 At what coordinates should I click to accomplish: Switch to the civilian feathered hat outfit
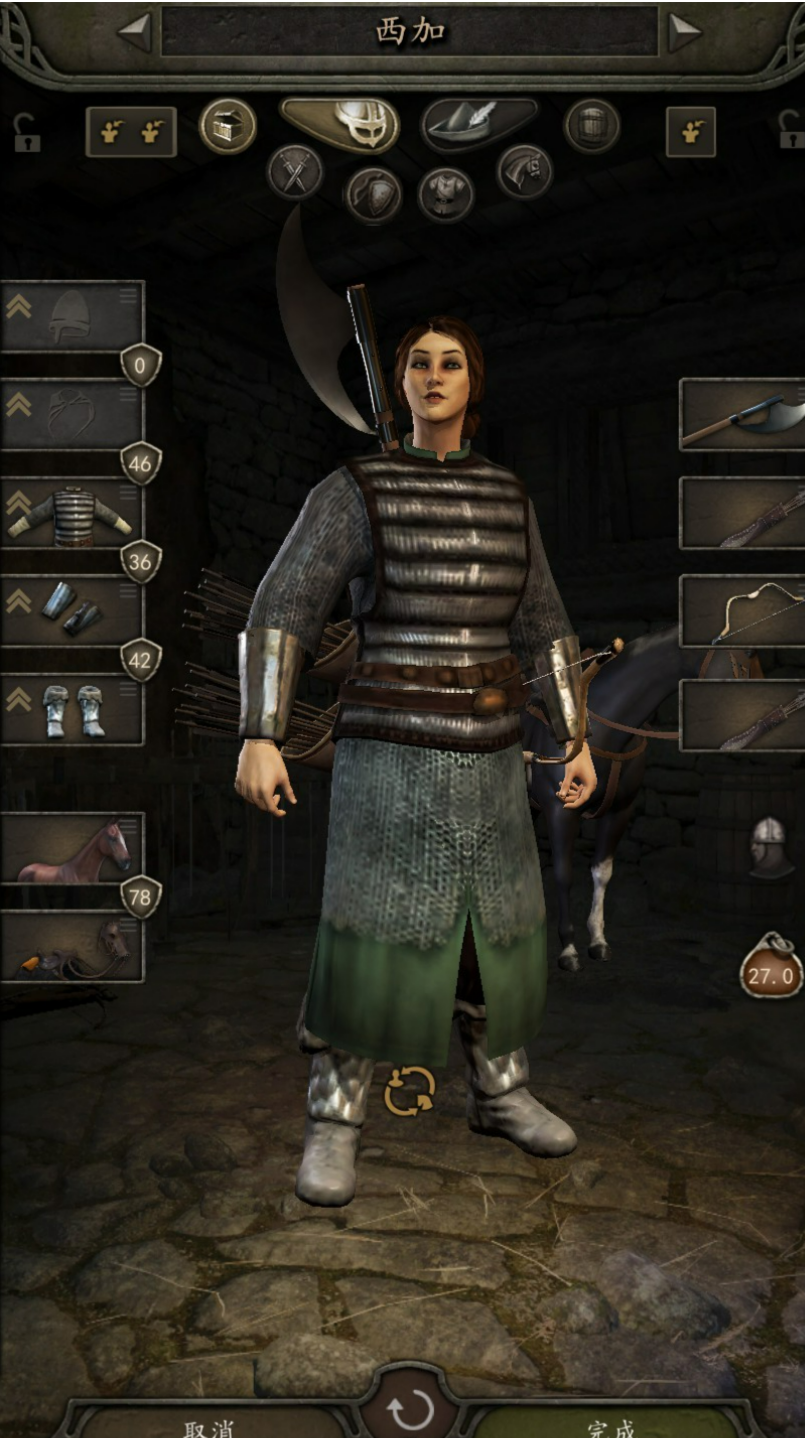(479, 124)
